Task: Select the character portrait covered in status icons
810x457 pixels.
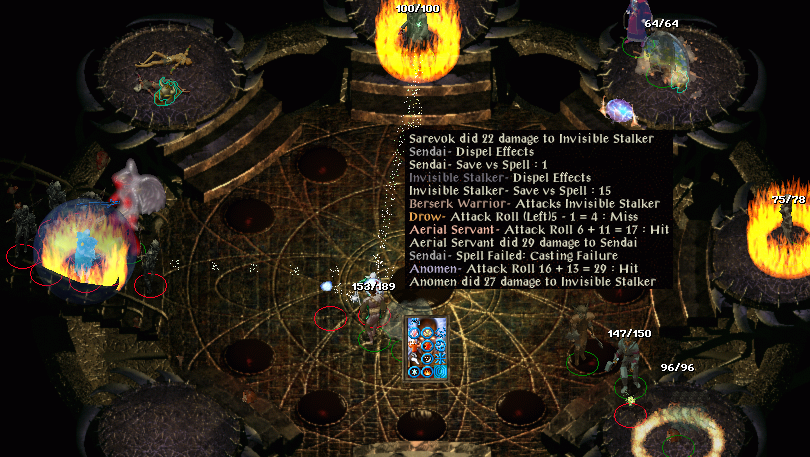Action: [x=428, y=347]
